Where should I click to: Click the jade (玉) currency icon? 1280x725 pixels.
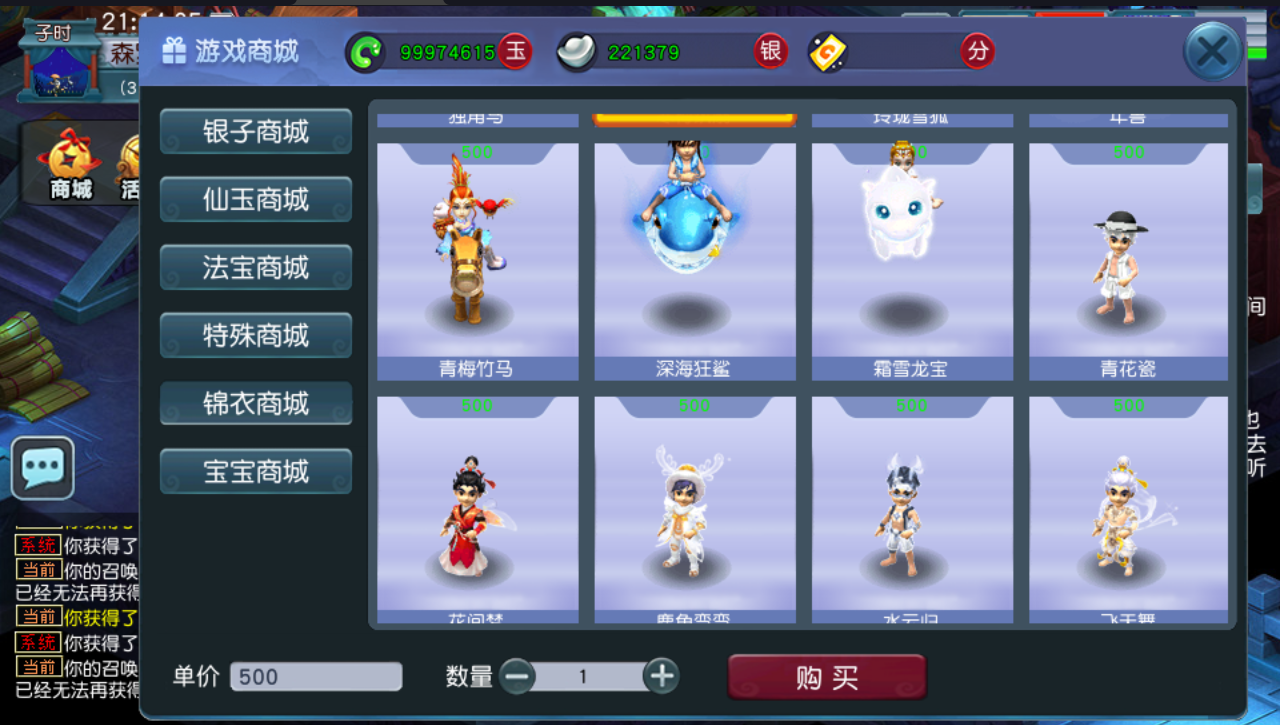point(513,50)
